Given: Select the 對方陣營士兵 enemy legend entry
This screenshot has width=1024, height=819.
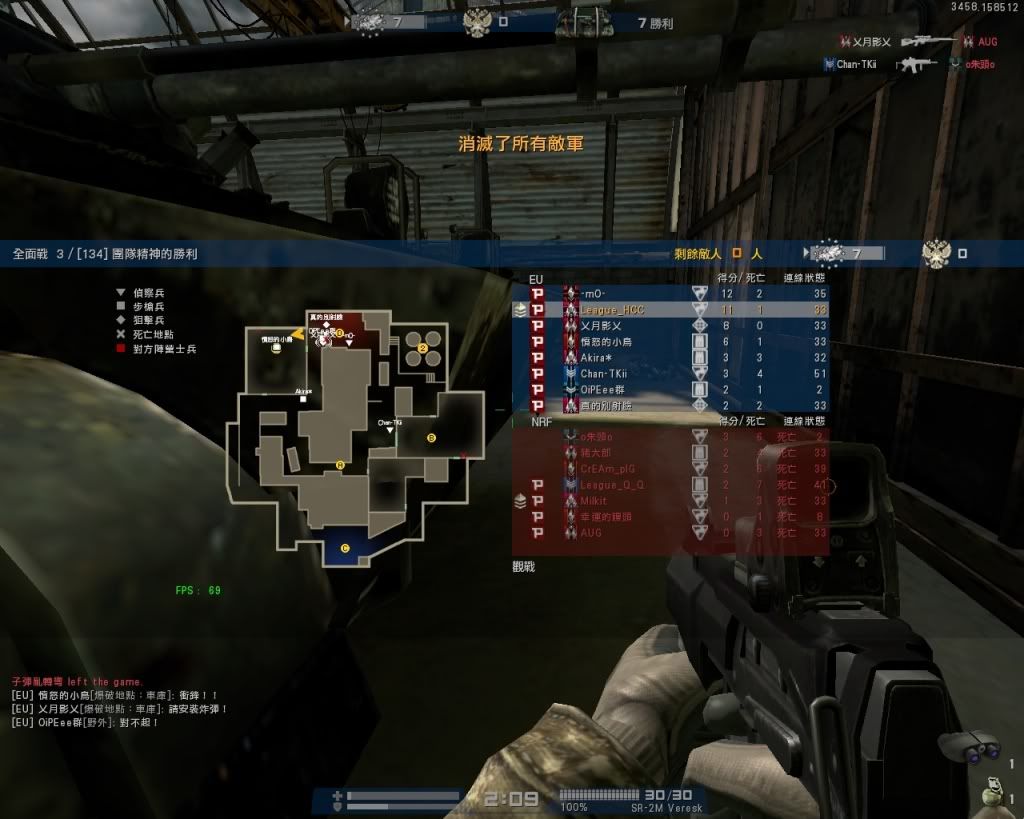Looking at the screenshot, I should click(x=162, y=349).
